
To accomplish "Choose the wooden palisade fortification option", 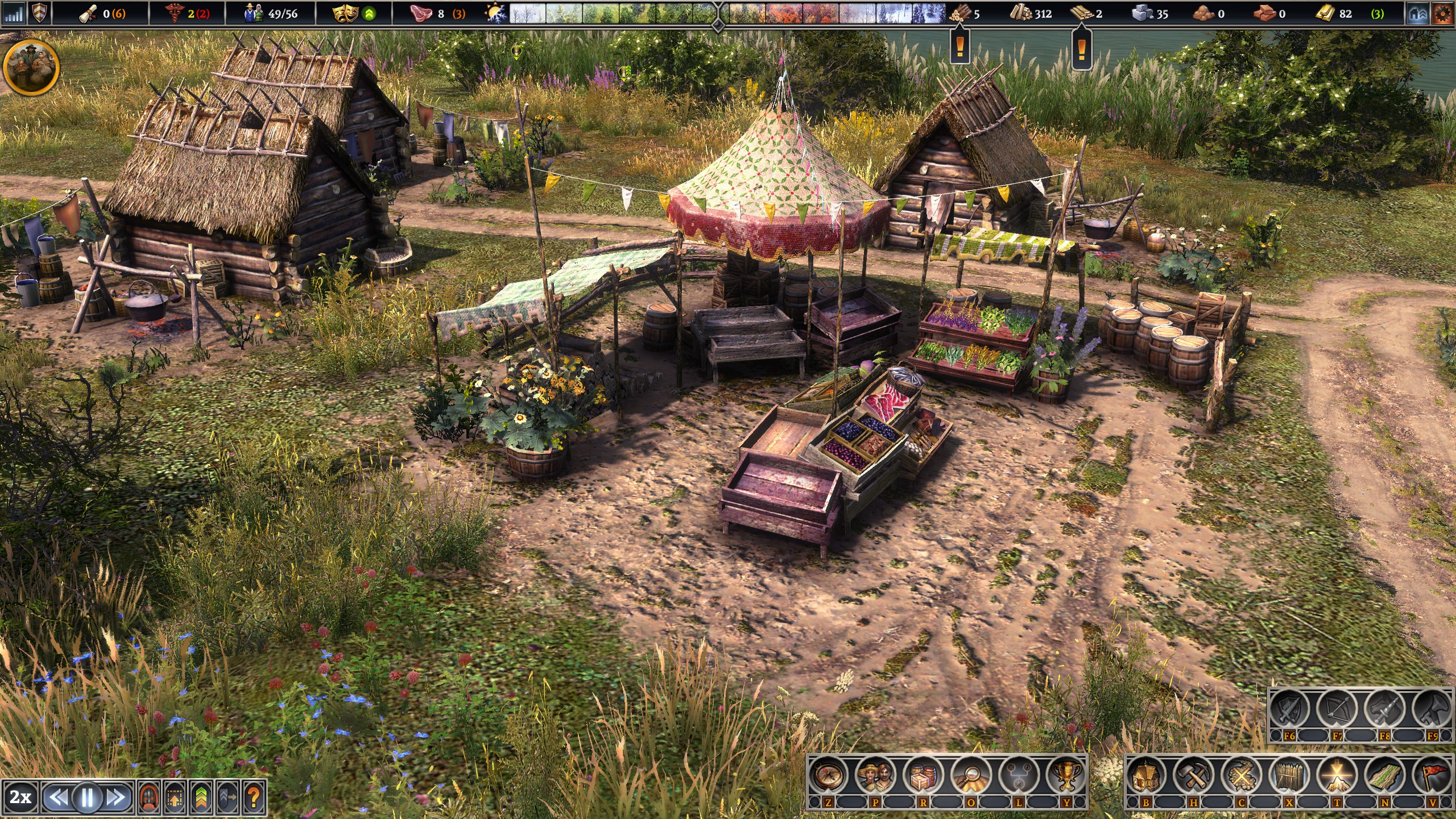I will coord(1289,776).
